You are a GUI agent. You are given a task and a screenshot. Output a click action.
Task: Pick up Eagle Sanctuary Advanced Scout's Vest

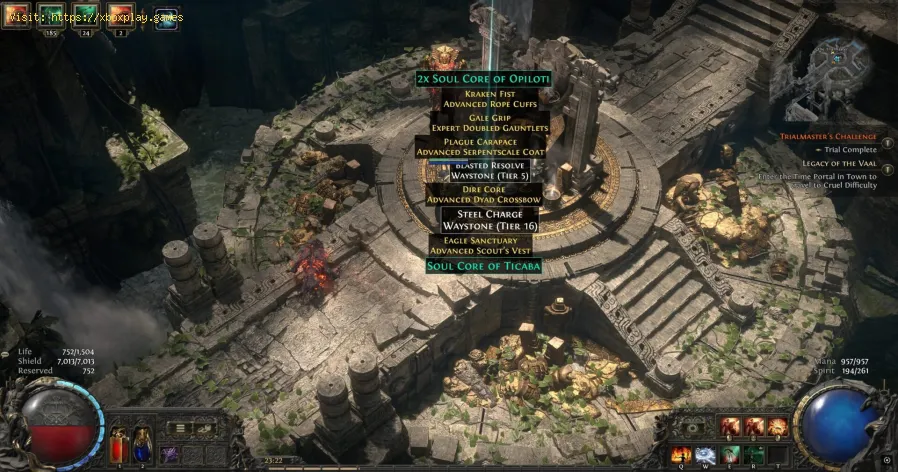(483, 243)
